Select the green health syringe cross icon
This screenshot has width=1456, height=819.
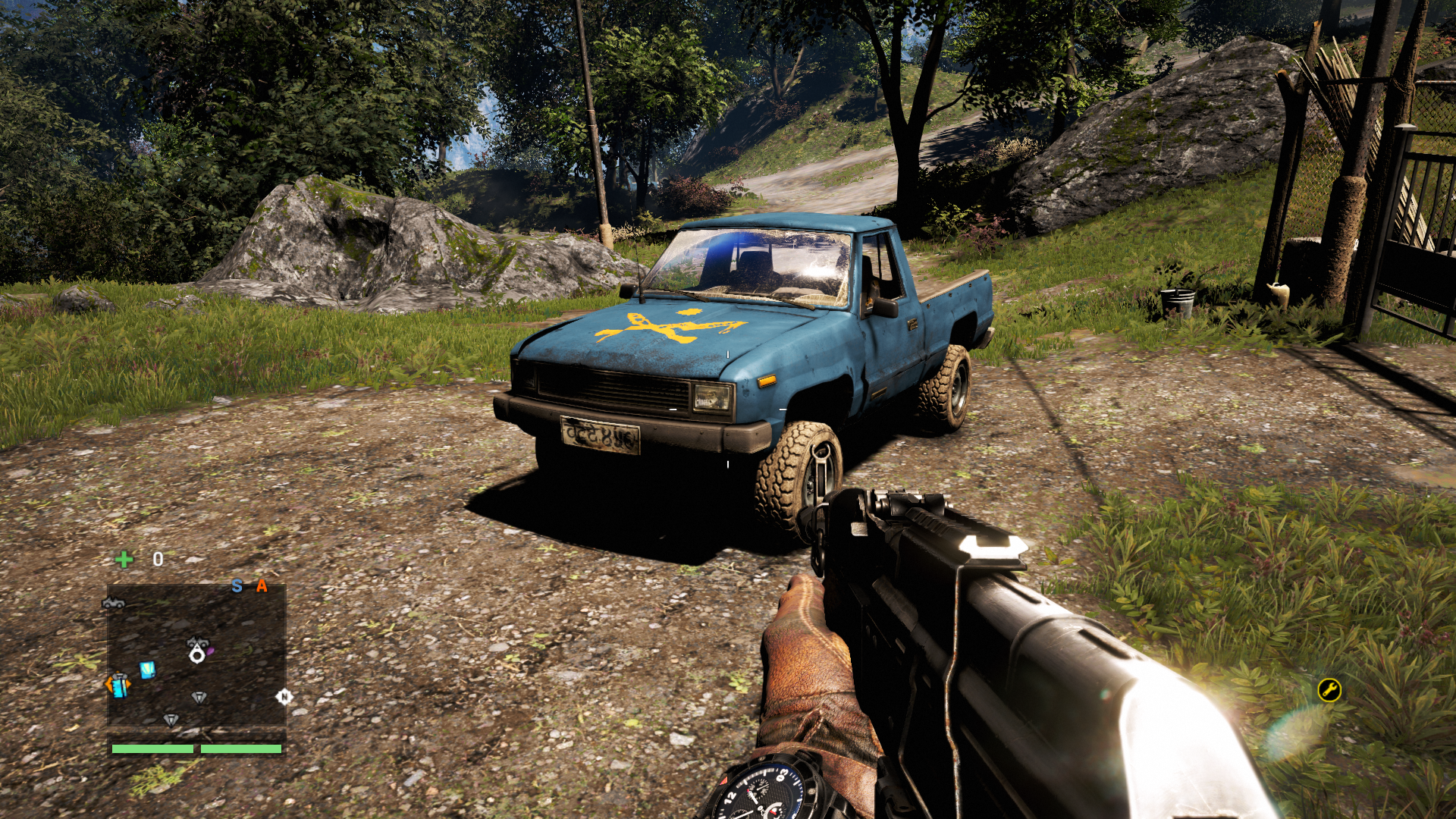point(124,560)
